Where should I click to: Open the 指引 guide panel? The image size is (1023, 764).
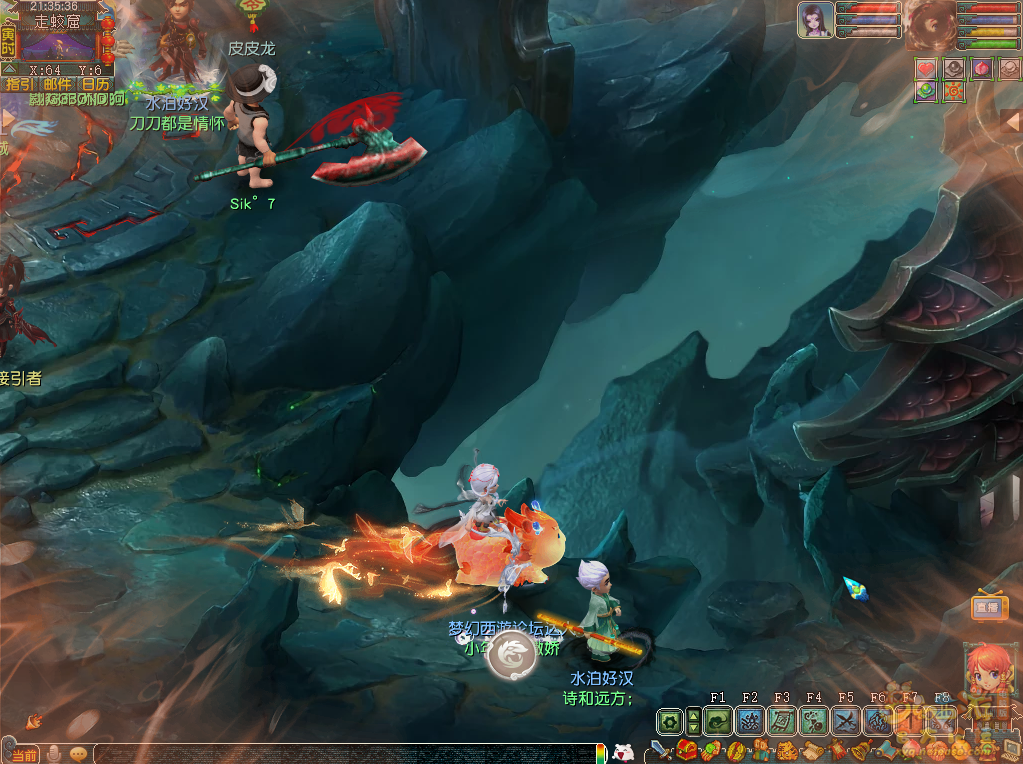pyautogui.click(x=19, y=85)
